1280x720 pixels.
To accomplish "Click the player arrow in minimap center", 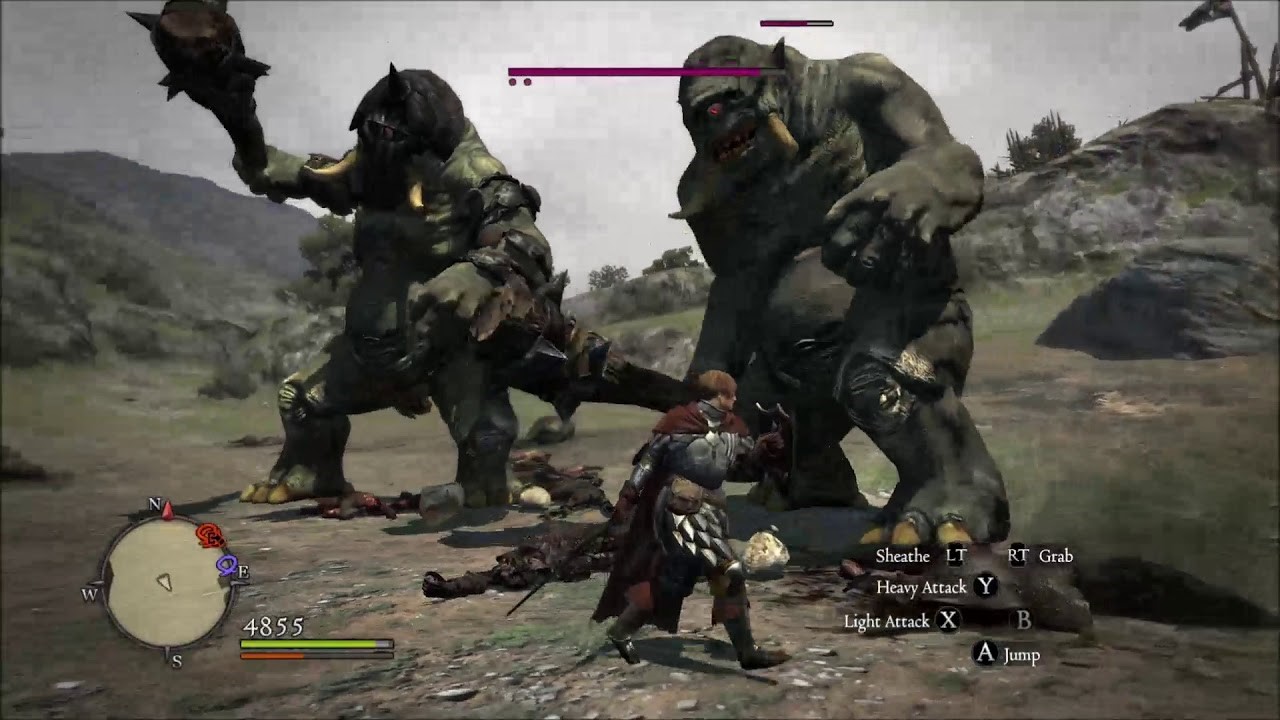I will [165, 581].
